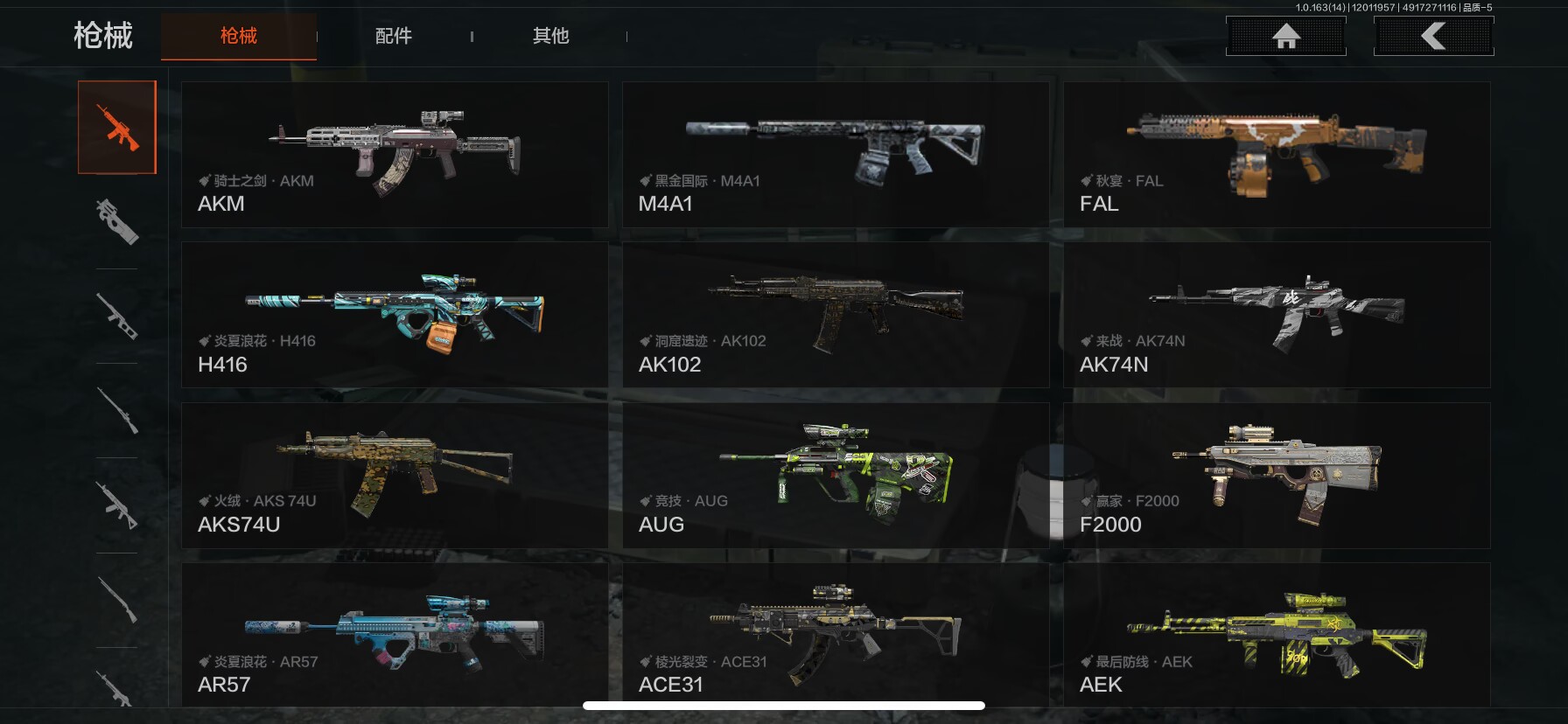Select the AKM weapon card
1568x724 pixels.
coord(395,155)
